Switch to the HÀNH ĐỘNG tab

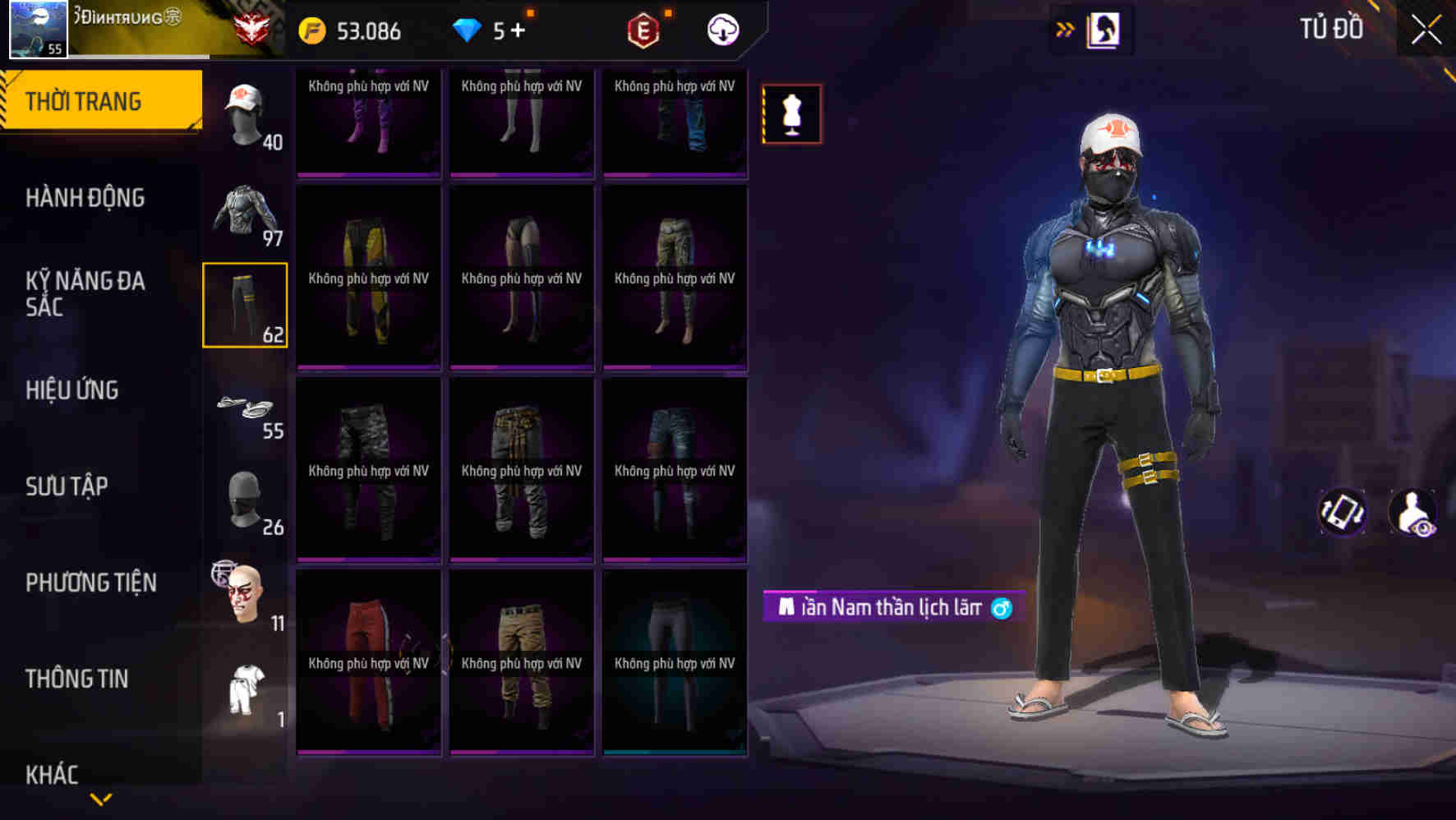(86, 198)
